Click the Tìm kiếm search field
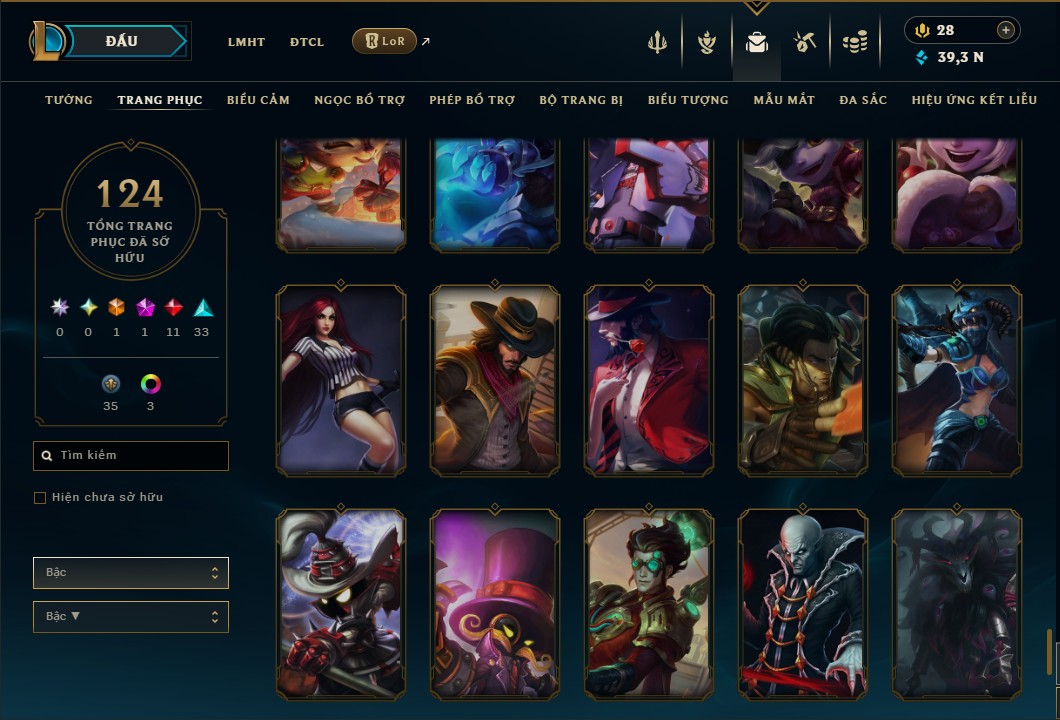Image resolution: width=1060 pixels, height=720 pixels. (x=131, y=456)
